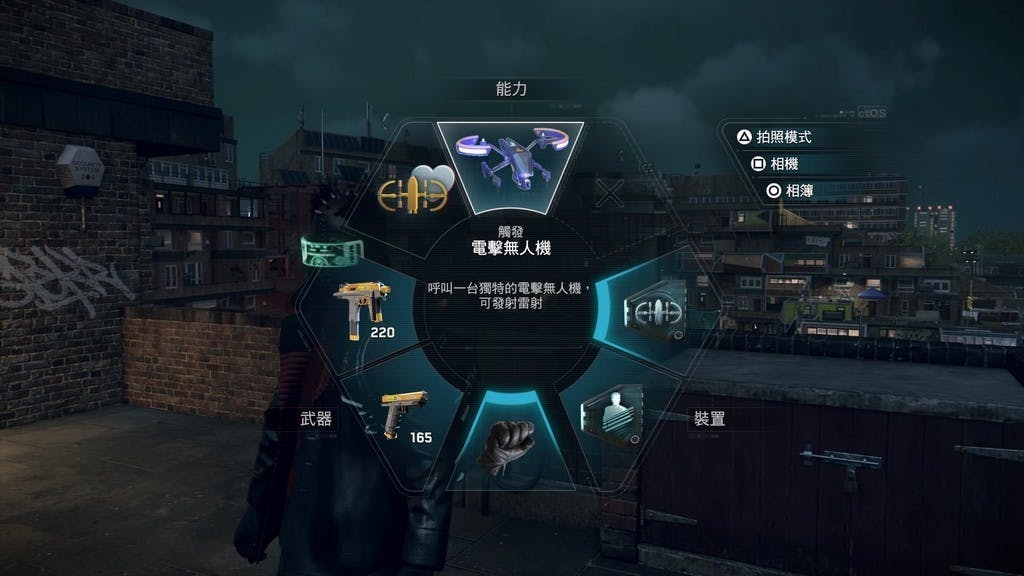Select the shock drone ability at the top
Image resolution: width=1024 pixels, height=576 pixels.
pyautogui.click(x=510, y=160)
